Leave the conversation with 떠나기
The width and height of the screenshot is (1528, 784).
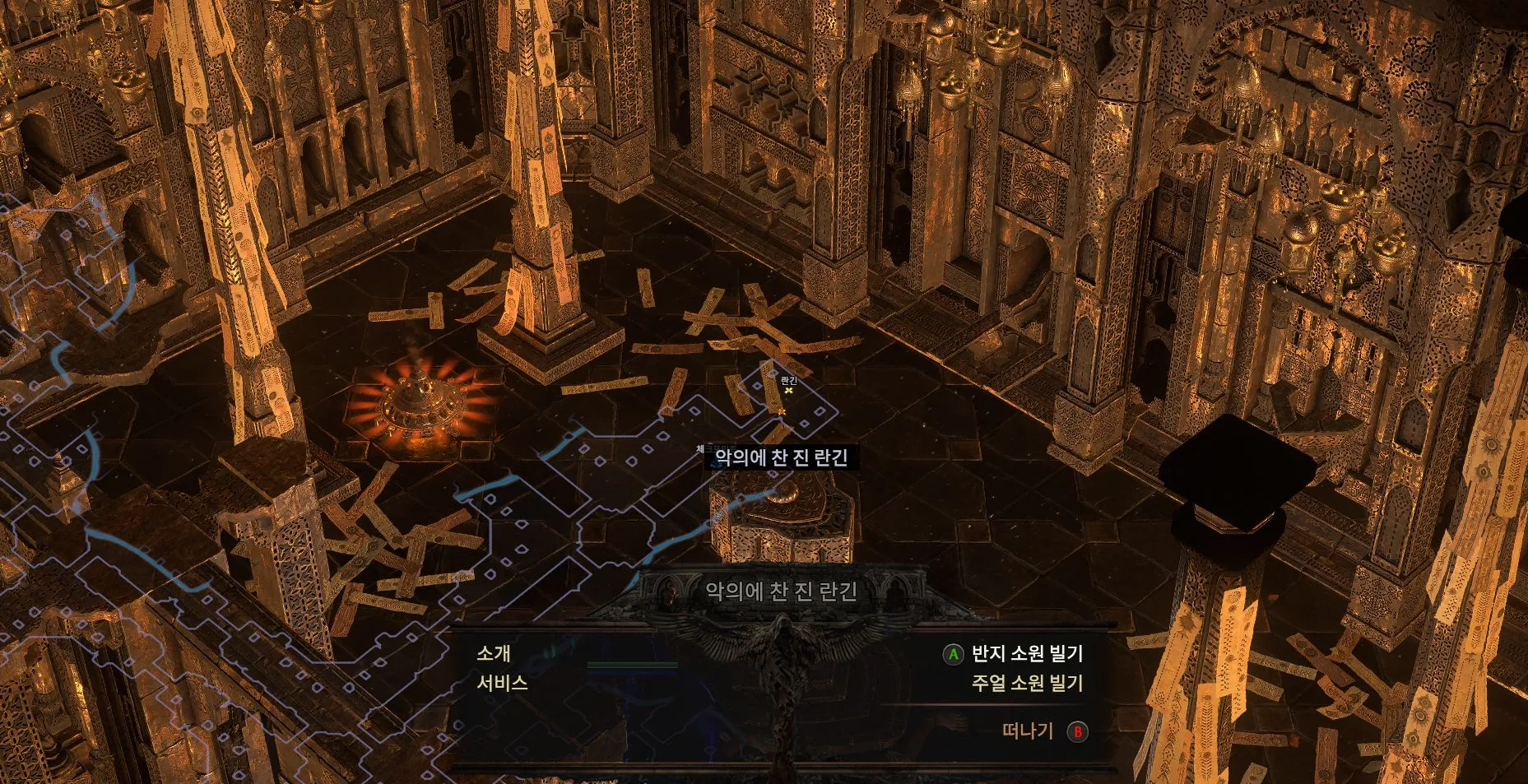1029,731
